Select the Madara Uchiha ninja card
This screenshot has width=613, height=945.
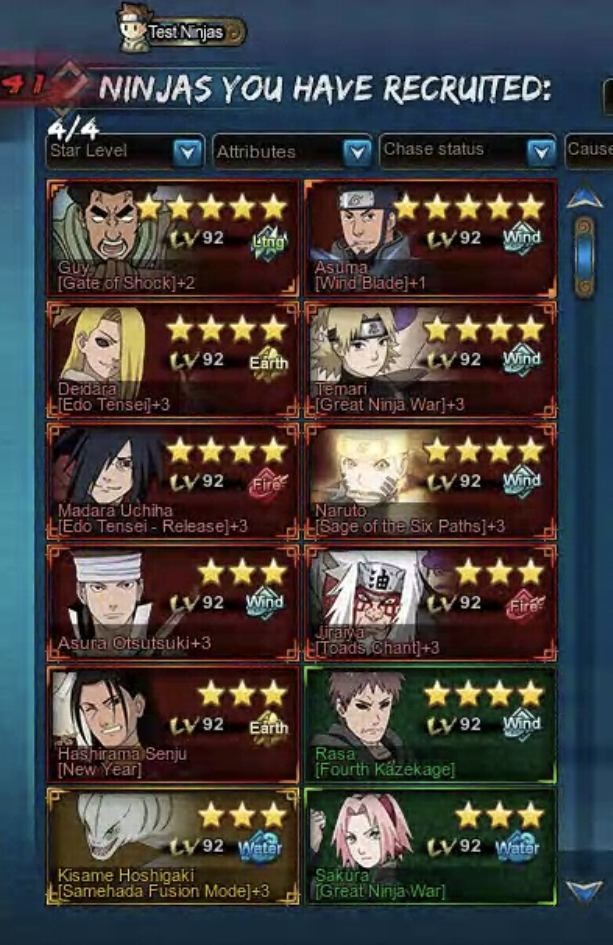173,482
